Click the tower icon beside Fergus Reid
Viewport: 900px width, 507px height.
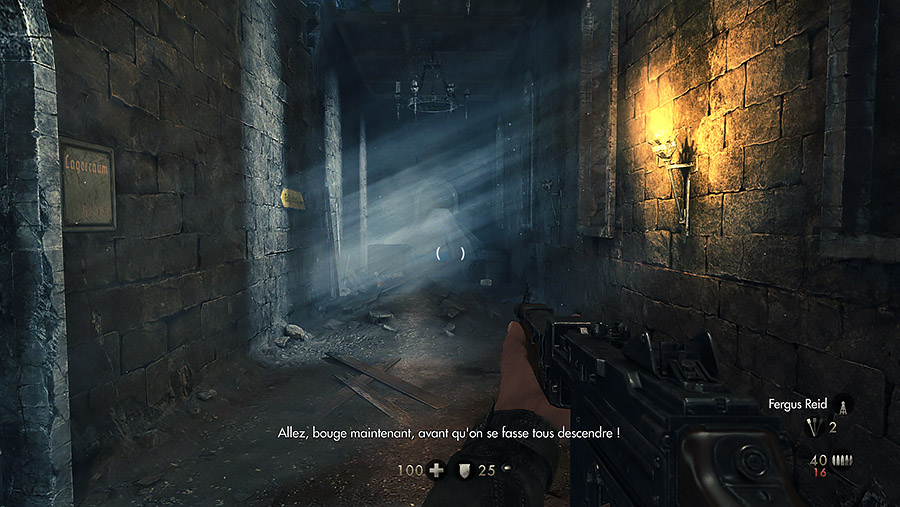843,405
